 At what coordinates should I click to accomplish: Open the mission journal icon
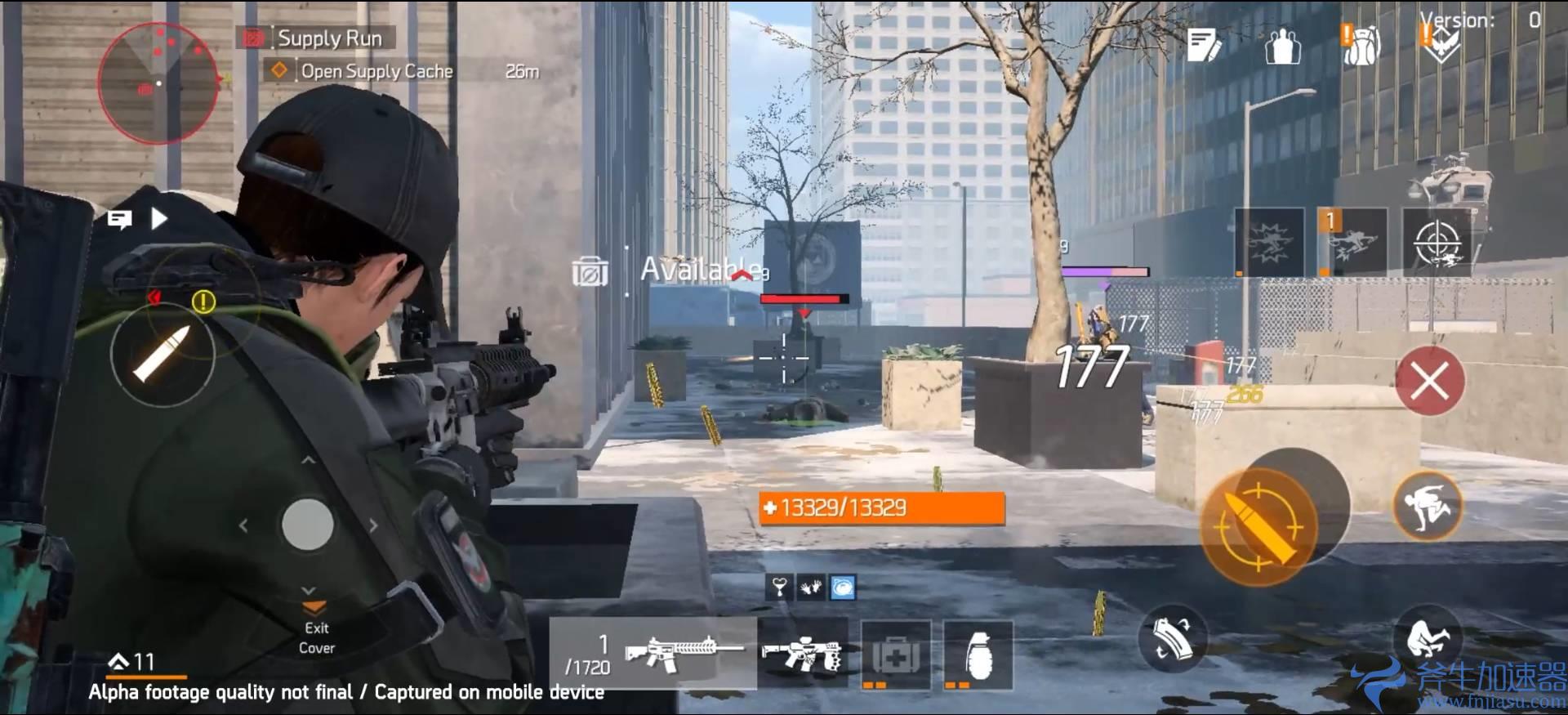point(1200,45)
